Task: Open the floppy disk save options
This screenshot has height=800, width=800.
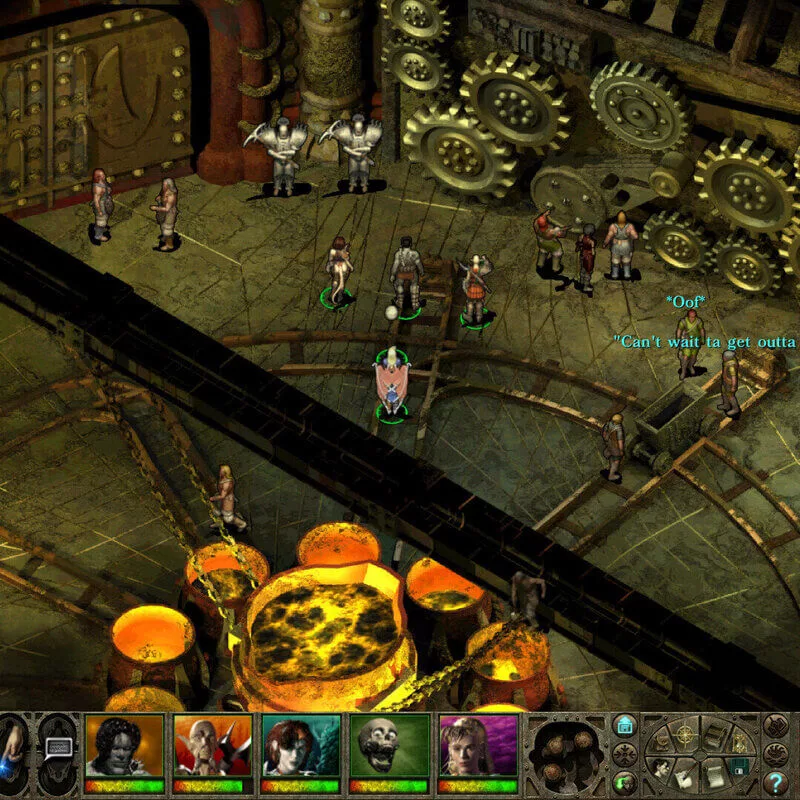Action: tap(740, 768)
